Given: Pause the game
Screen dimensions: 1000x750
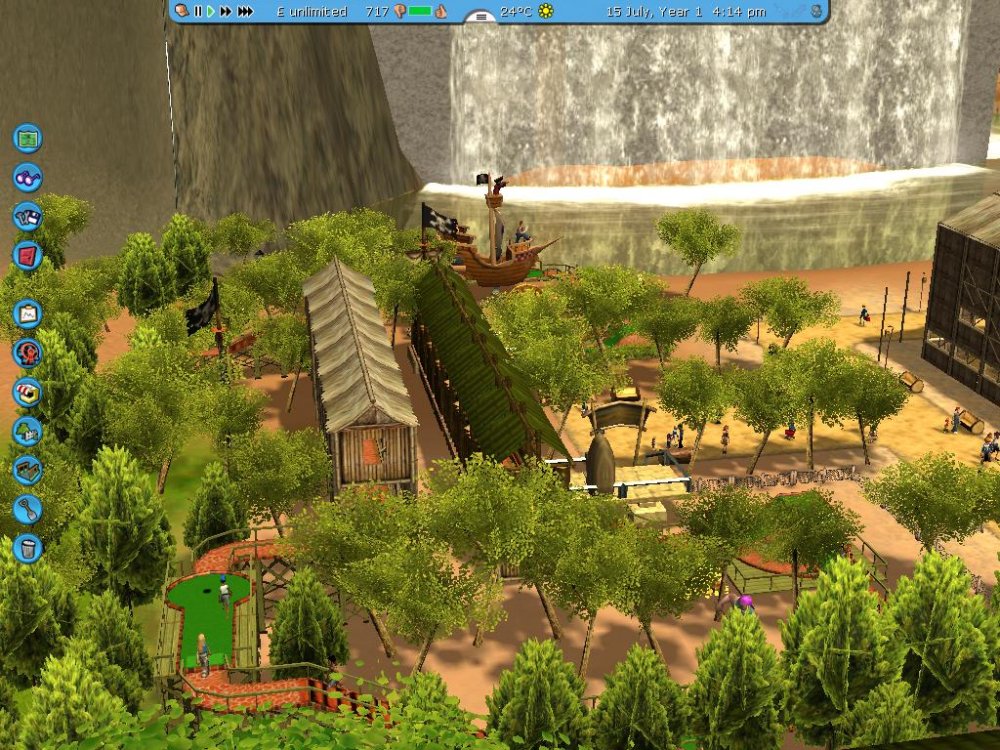Looking at the screenshot, I should [198, 11].
